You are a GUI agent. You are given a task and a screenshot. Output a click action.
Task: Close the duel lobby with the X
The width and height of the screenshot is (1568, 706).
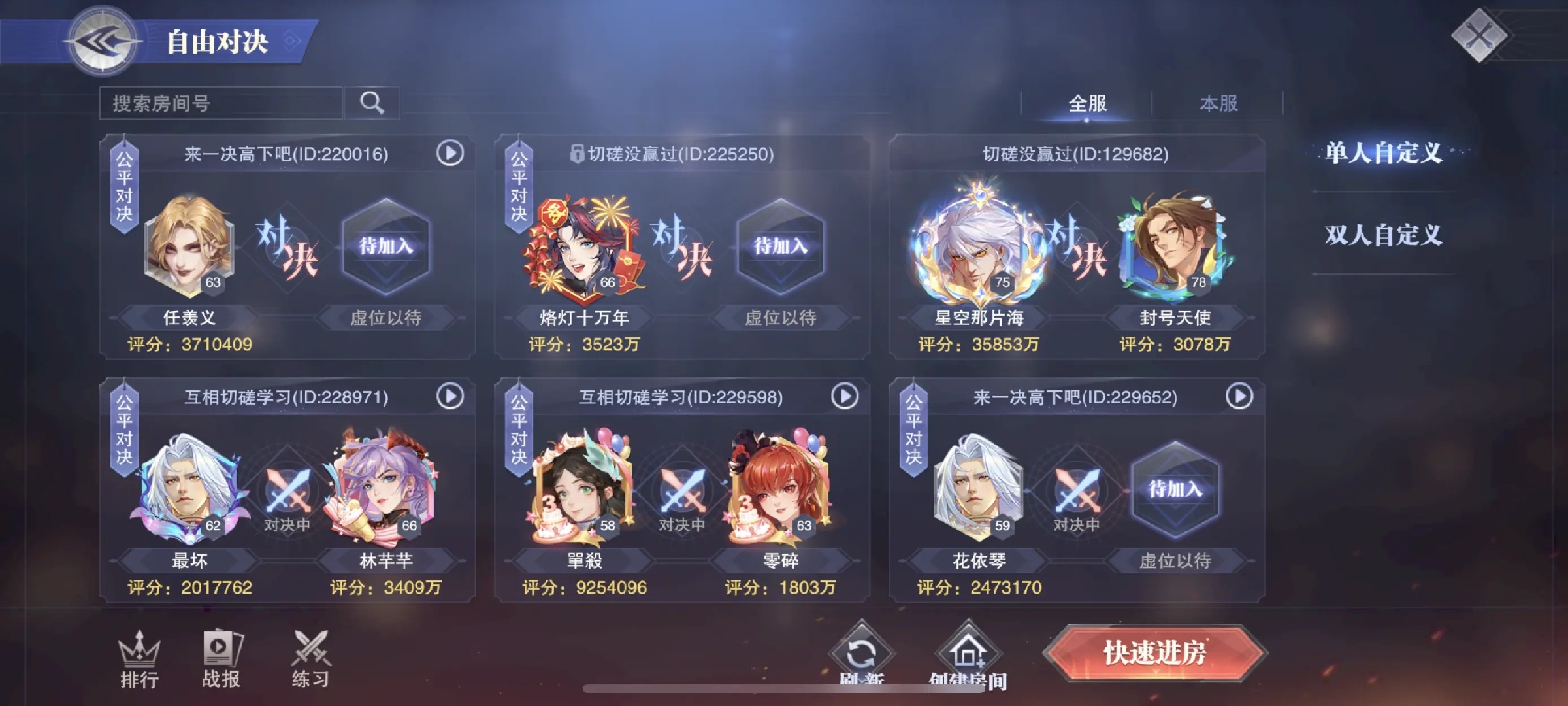1479,35
